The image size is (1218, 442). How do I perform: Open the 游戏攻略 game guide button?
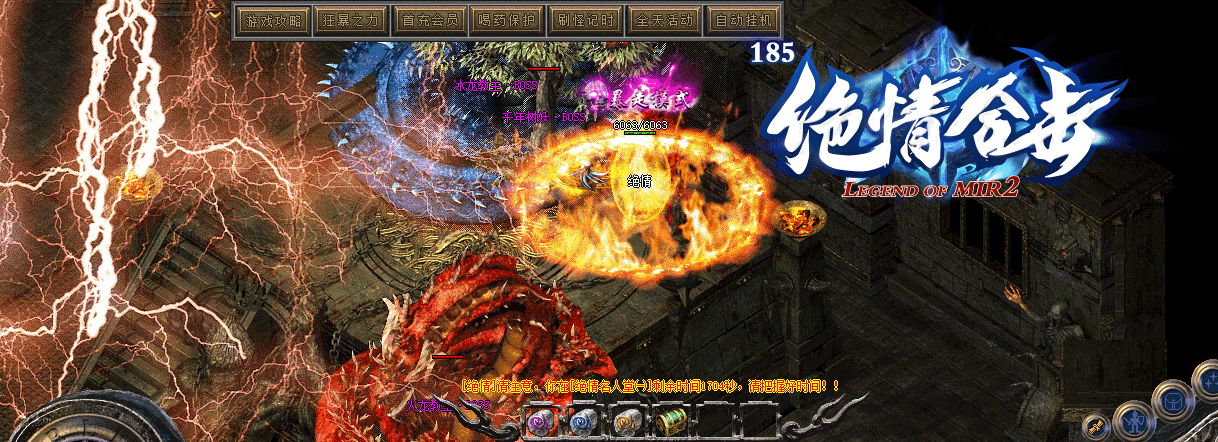(272, 19)
